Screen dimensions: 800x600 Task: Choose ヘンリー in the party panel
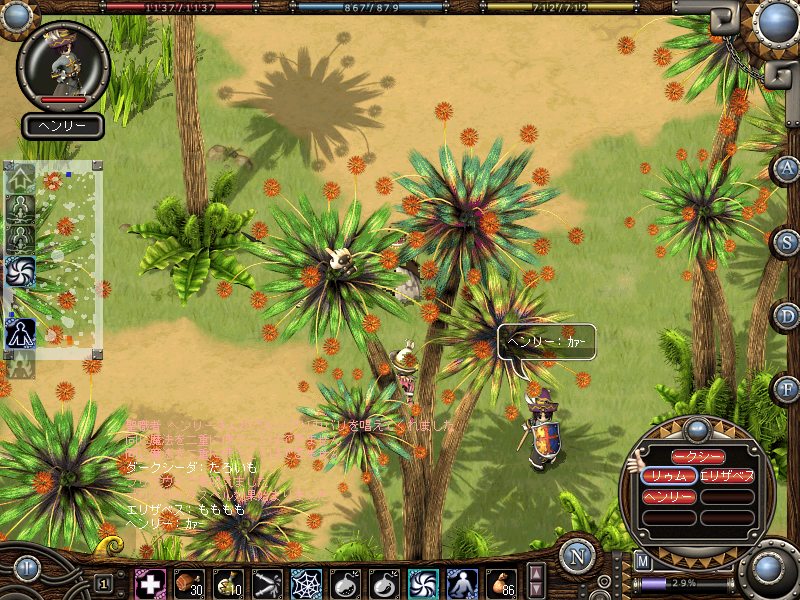tap(670, 497)
